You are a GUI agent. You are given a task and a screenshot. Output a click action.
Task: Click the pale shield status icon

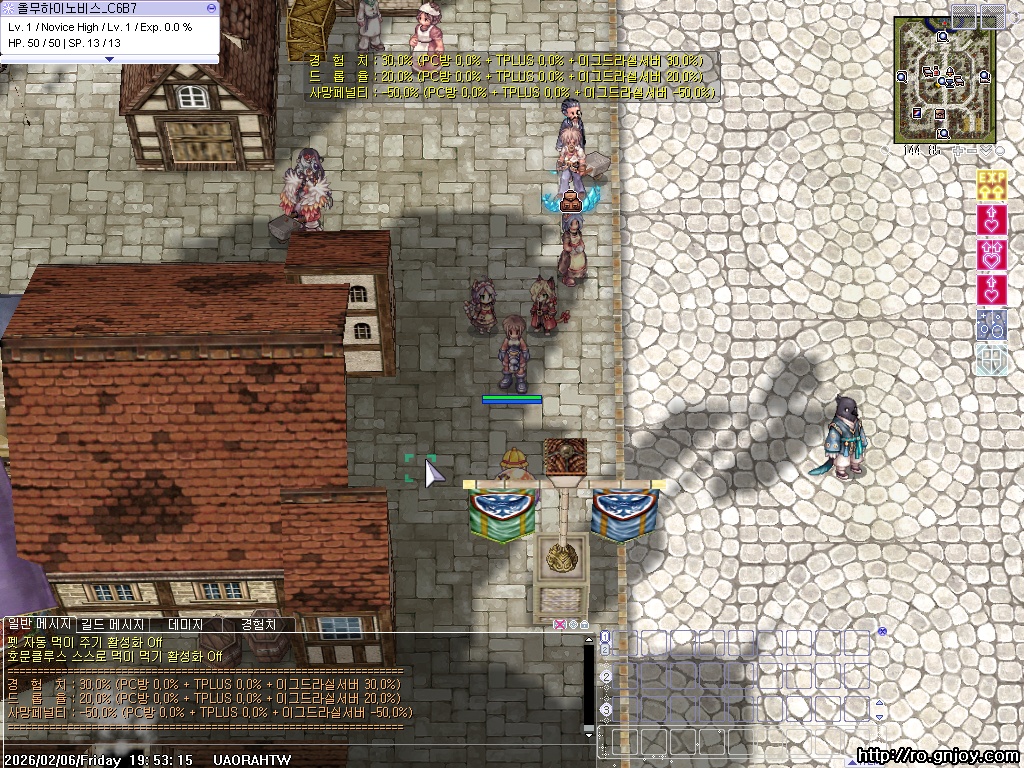tap(991, 359)
